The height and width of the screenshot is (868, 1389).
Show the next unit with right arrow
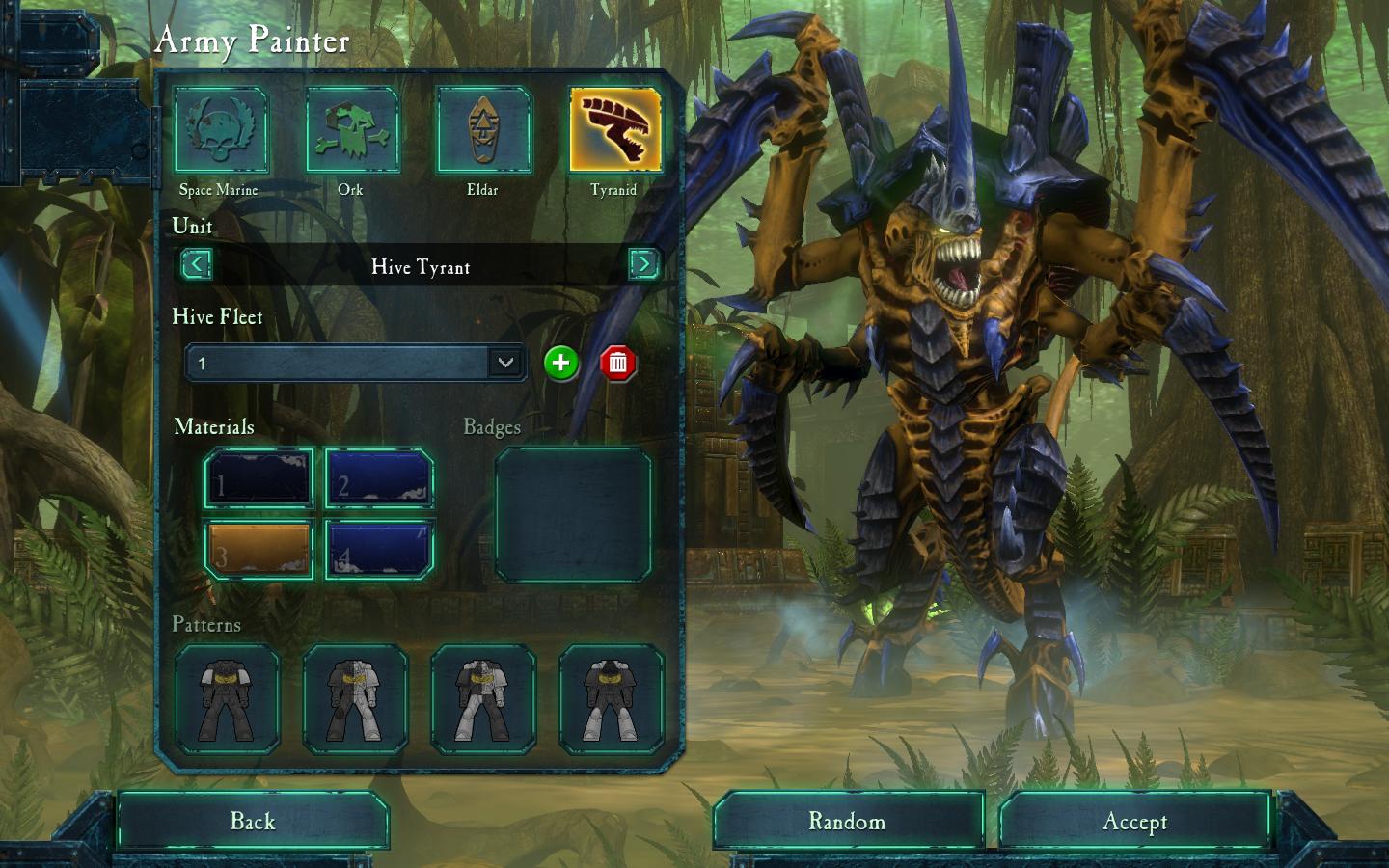[x=643, y=264]
